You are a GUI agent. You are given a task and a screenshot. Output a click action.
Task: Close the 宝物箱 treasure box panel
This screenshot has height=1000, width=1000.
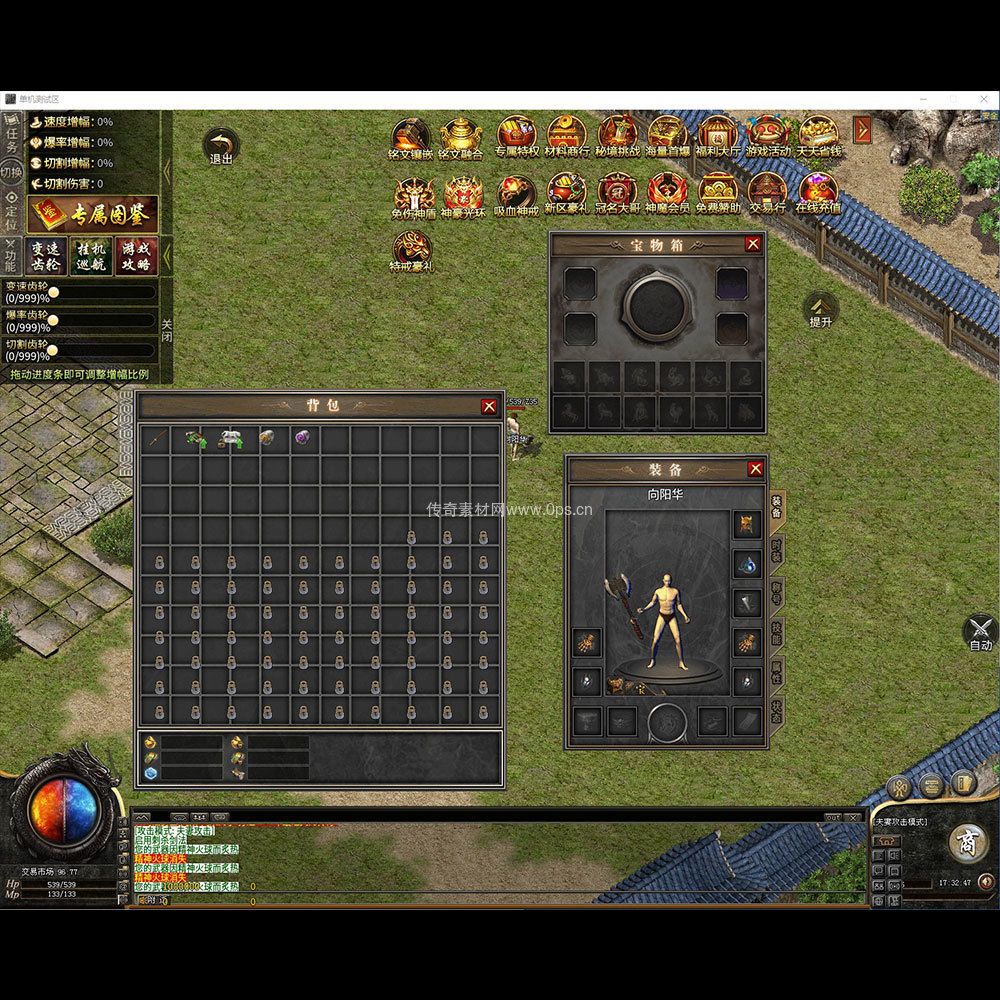(x=753, y=243)
